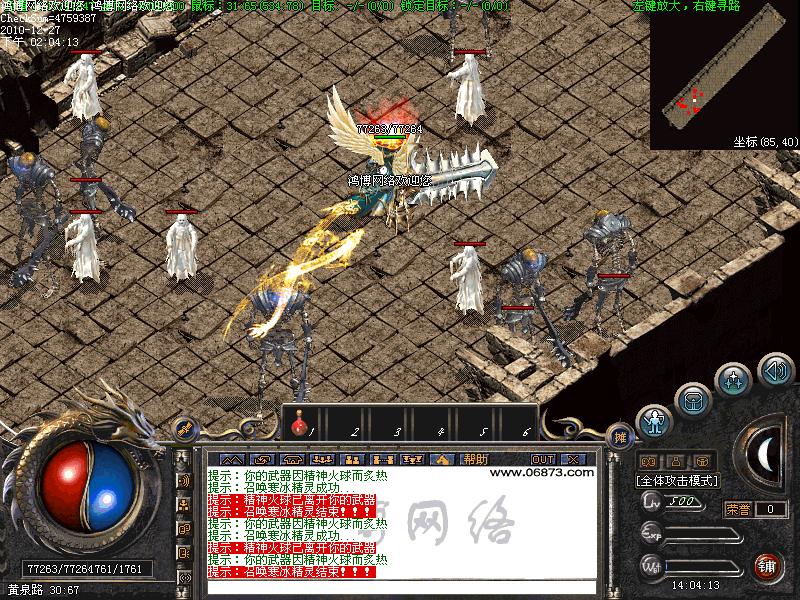Switch the 全体攻击模式 attack mode label

[679, 481]
